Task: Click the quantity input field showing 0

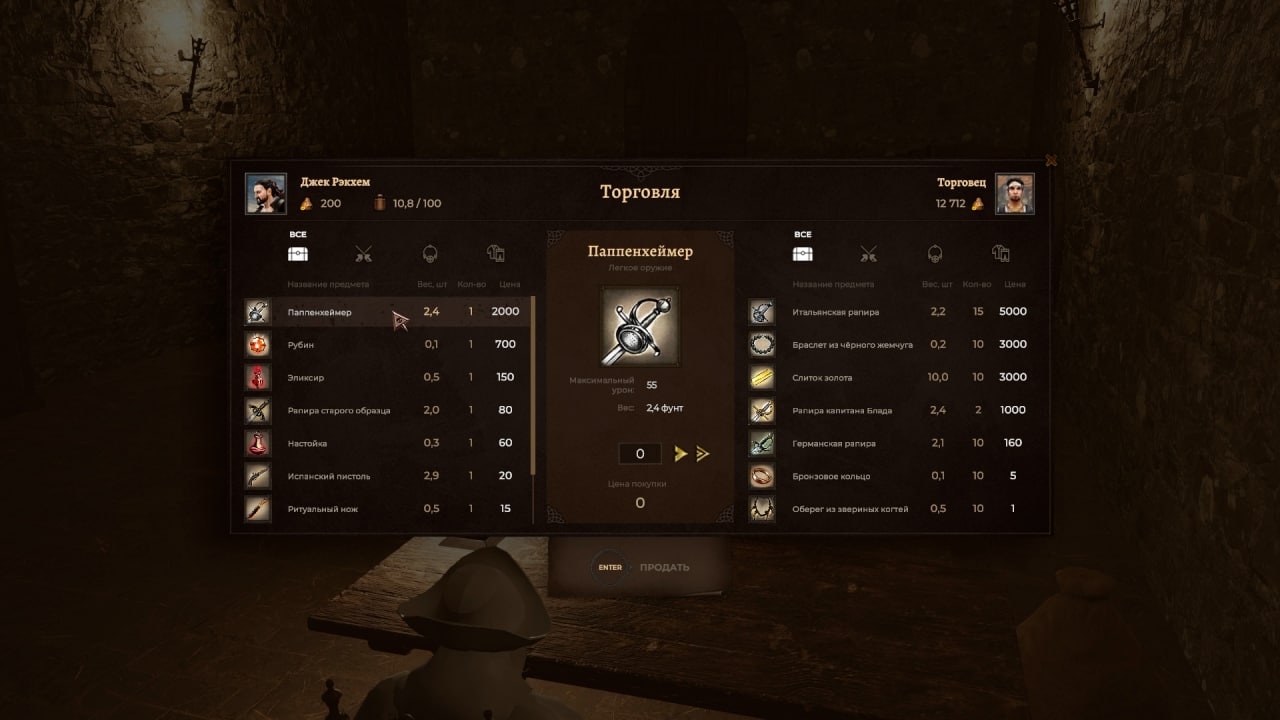Action: pyautogui.click(x=639, y=453)
